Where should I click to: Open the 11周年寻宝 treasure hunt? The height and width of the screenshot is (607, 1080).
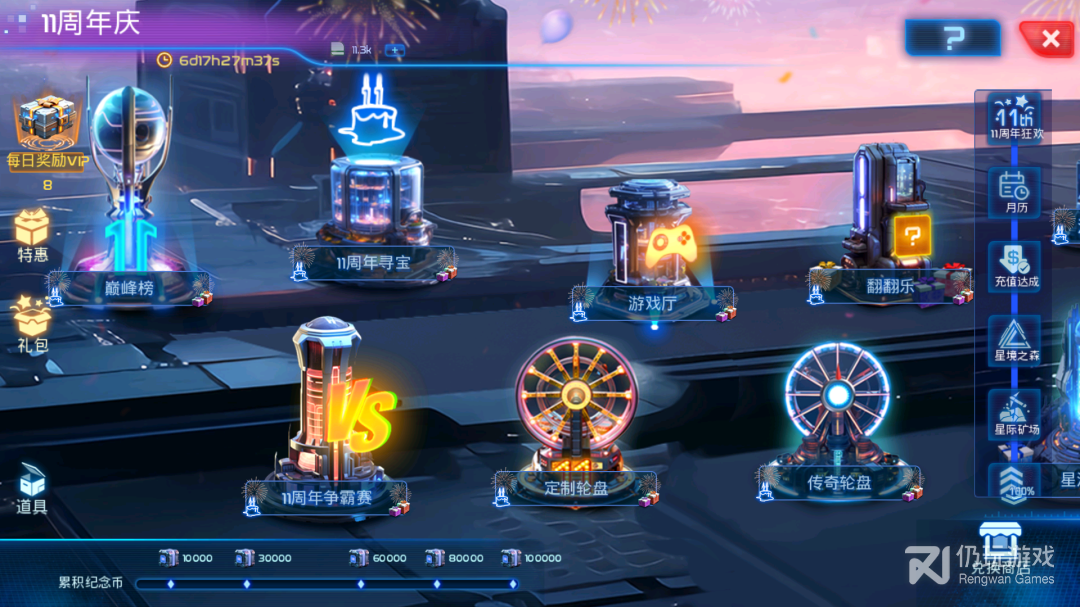375,200
